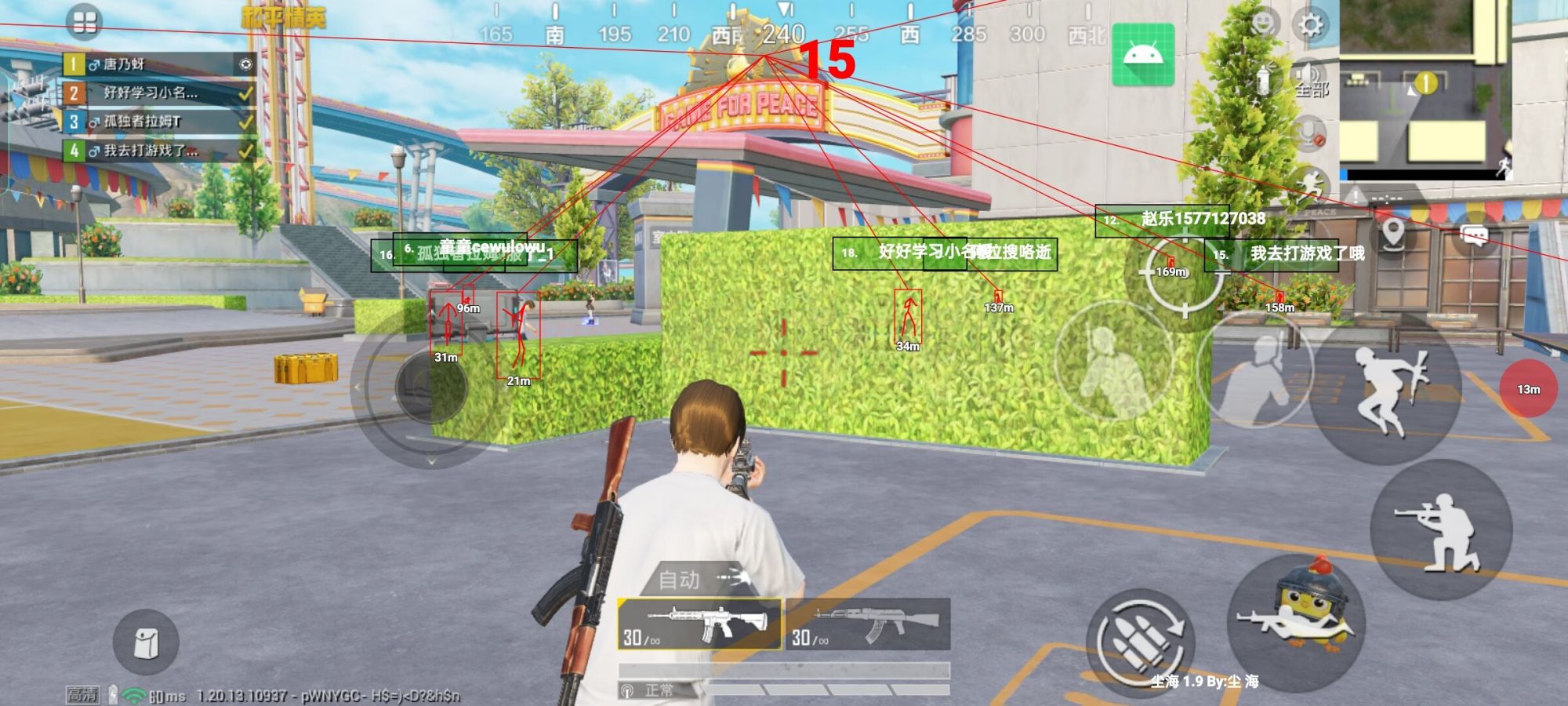The width and height of the screenshot is (1568, 706).
Task: Open the green Android overlay icon
Action: (1143, 55)
